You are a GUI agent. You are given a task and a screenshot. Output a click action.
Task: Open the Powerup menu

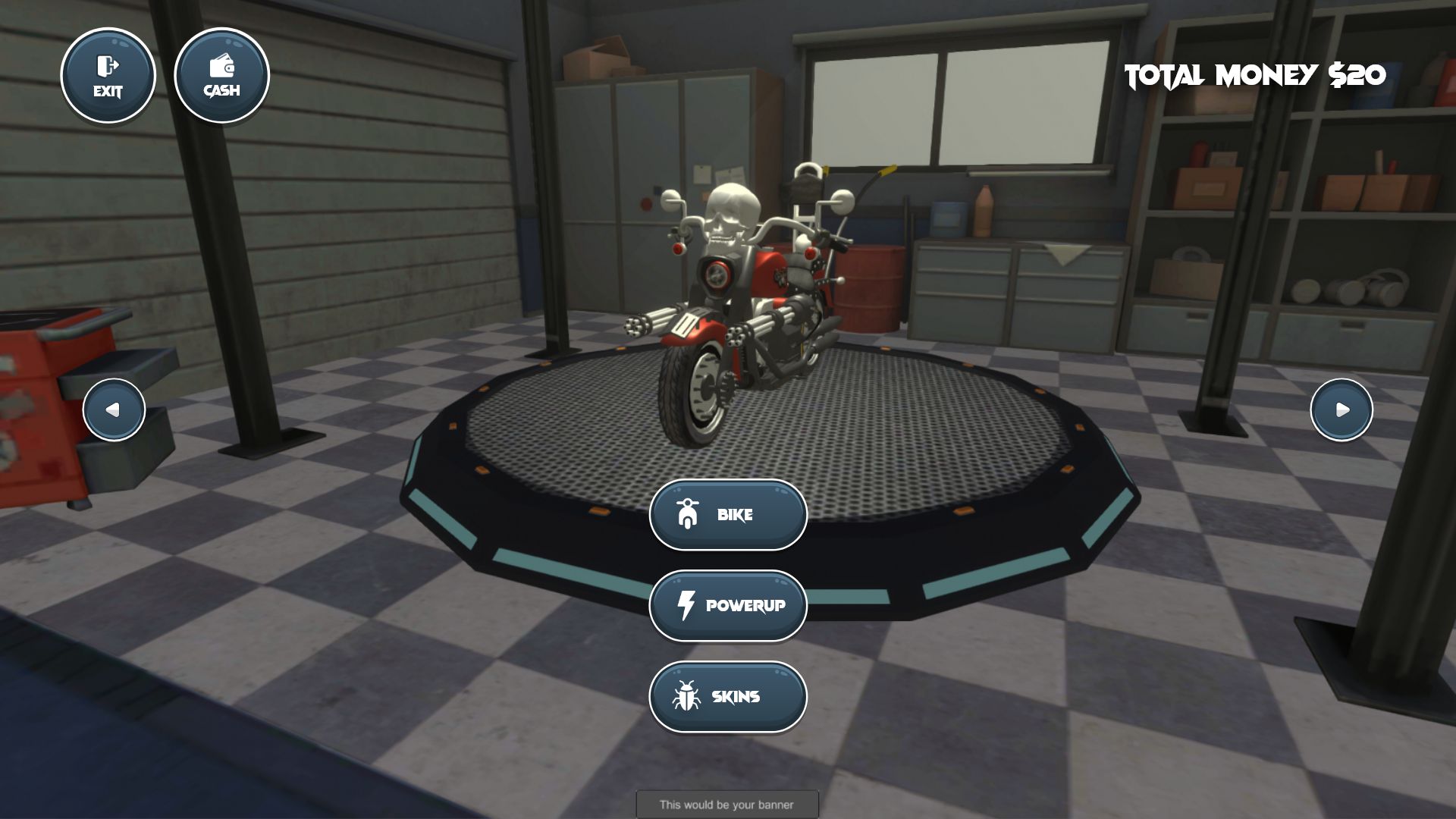(x=728, y=605)
